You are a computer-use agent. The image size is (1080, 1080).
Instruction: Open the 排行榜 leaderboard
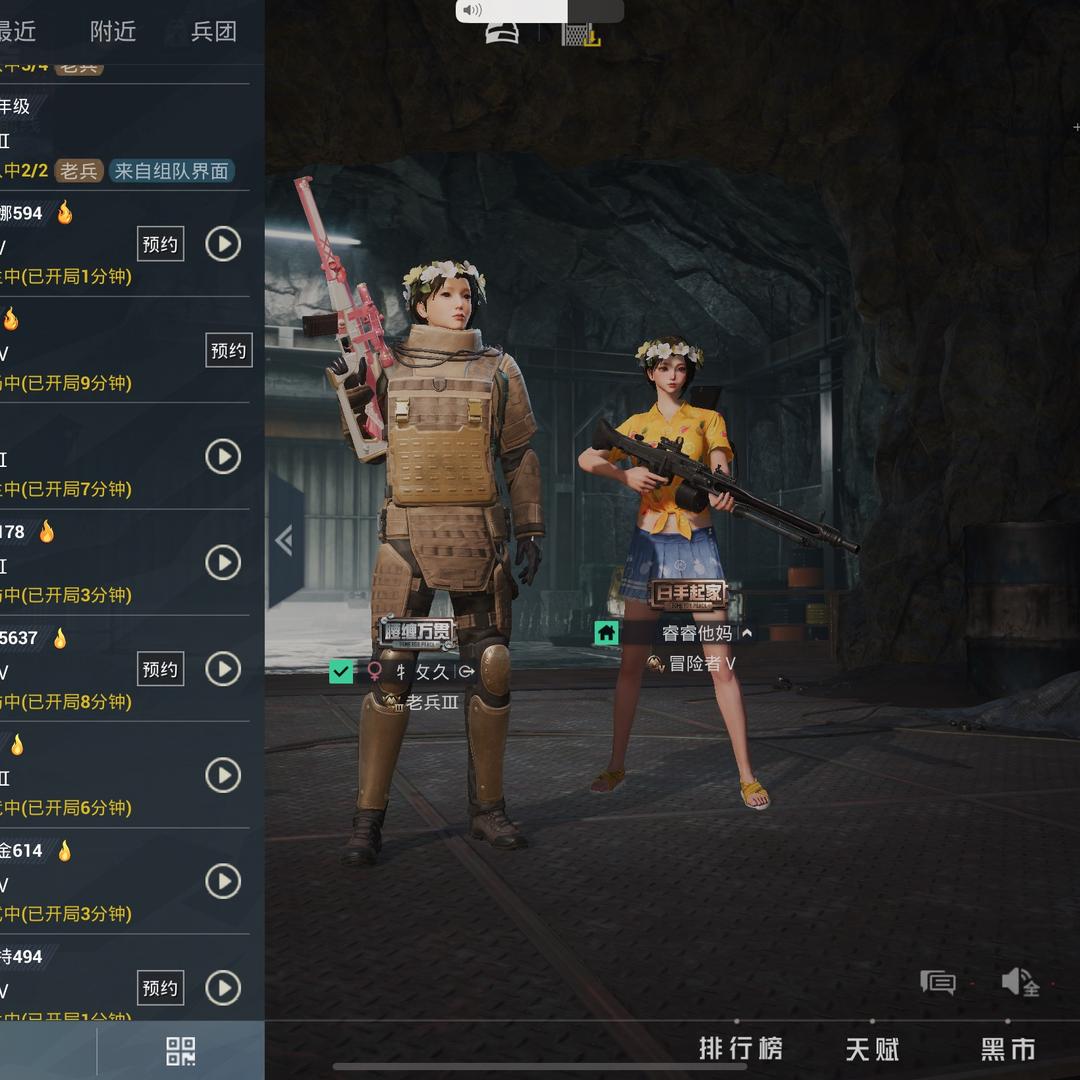click(x=740, y=1049)
